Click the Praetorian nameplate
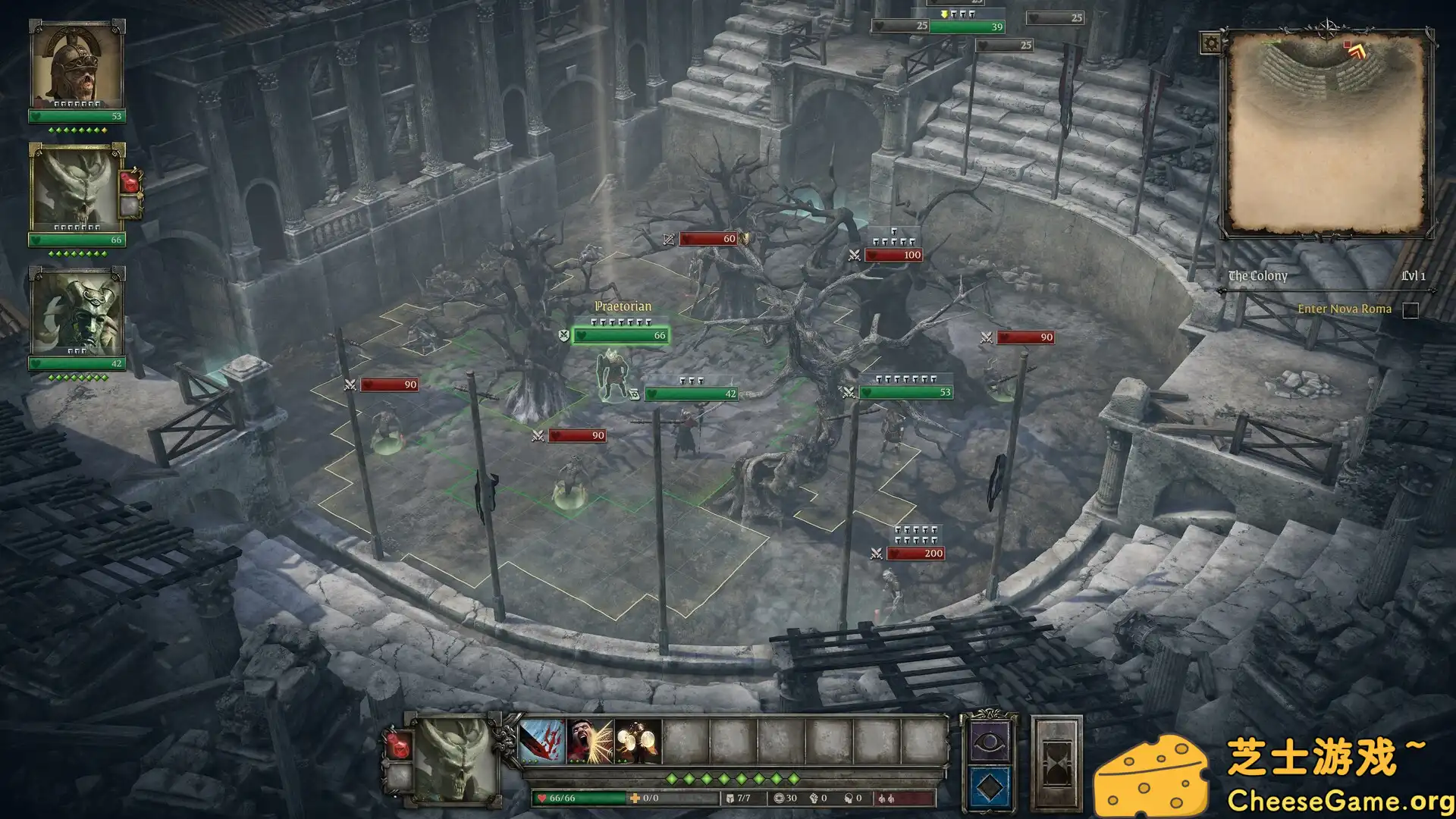The image size is (1456, 819). [623, 305]
